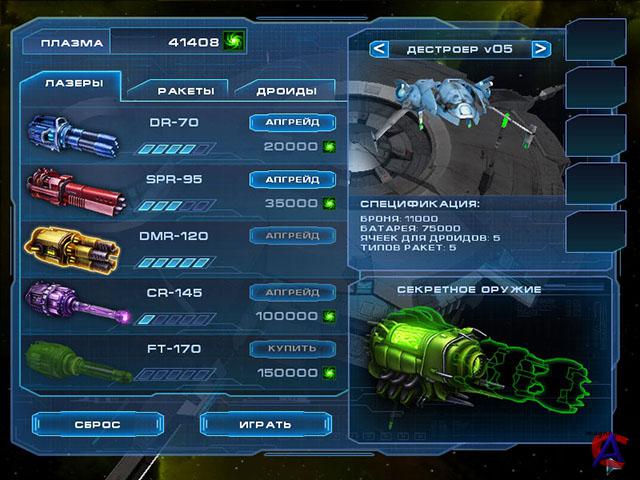Start the game with Играть
The image size is (640, 480).
pos(264,424)
